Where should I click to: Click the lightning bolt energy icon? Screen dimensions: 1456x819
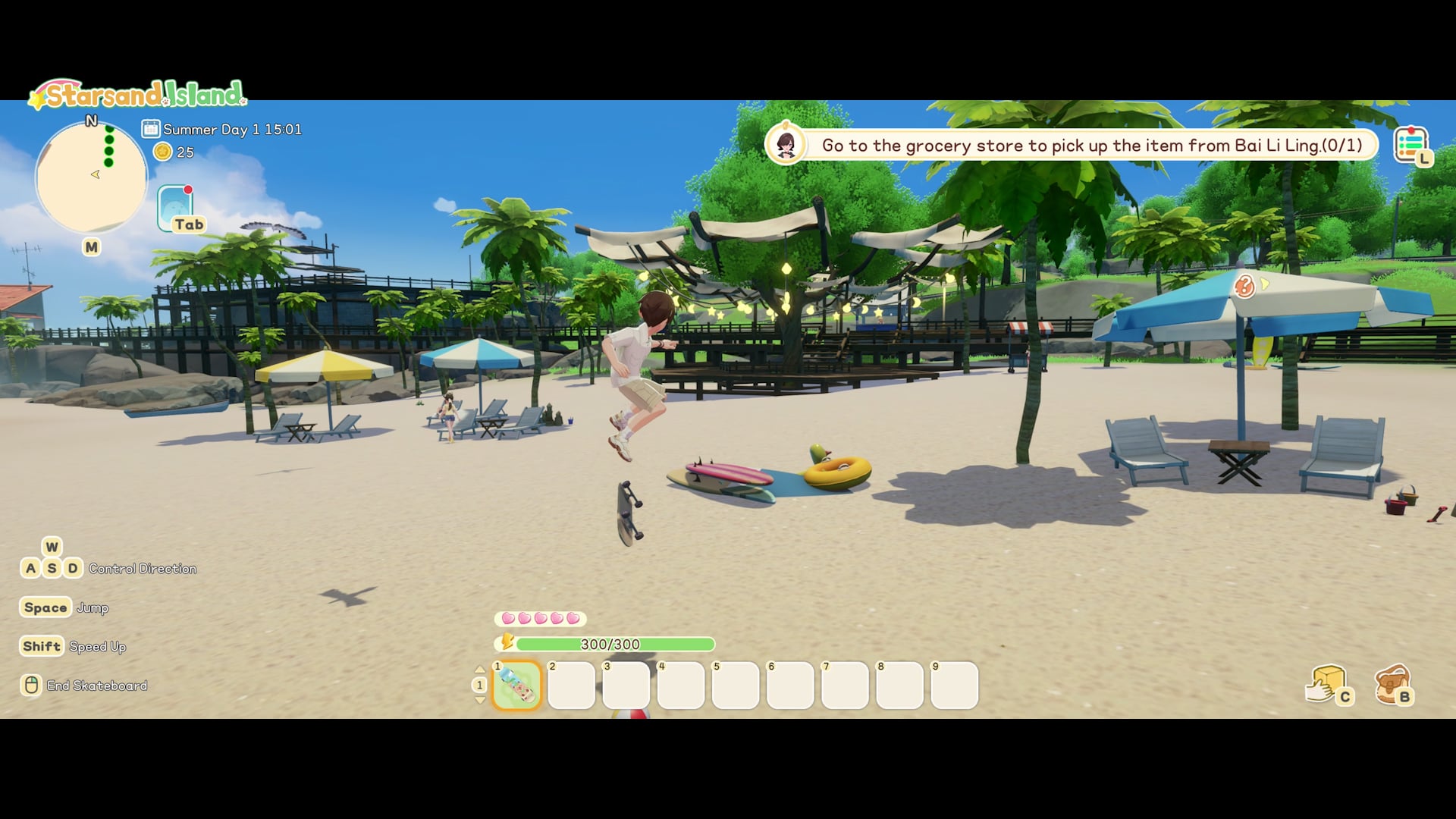coord(507,643)
